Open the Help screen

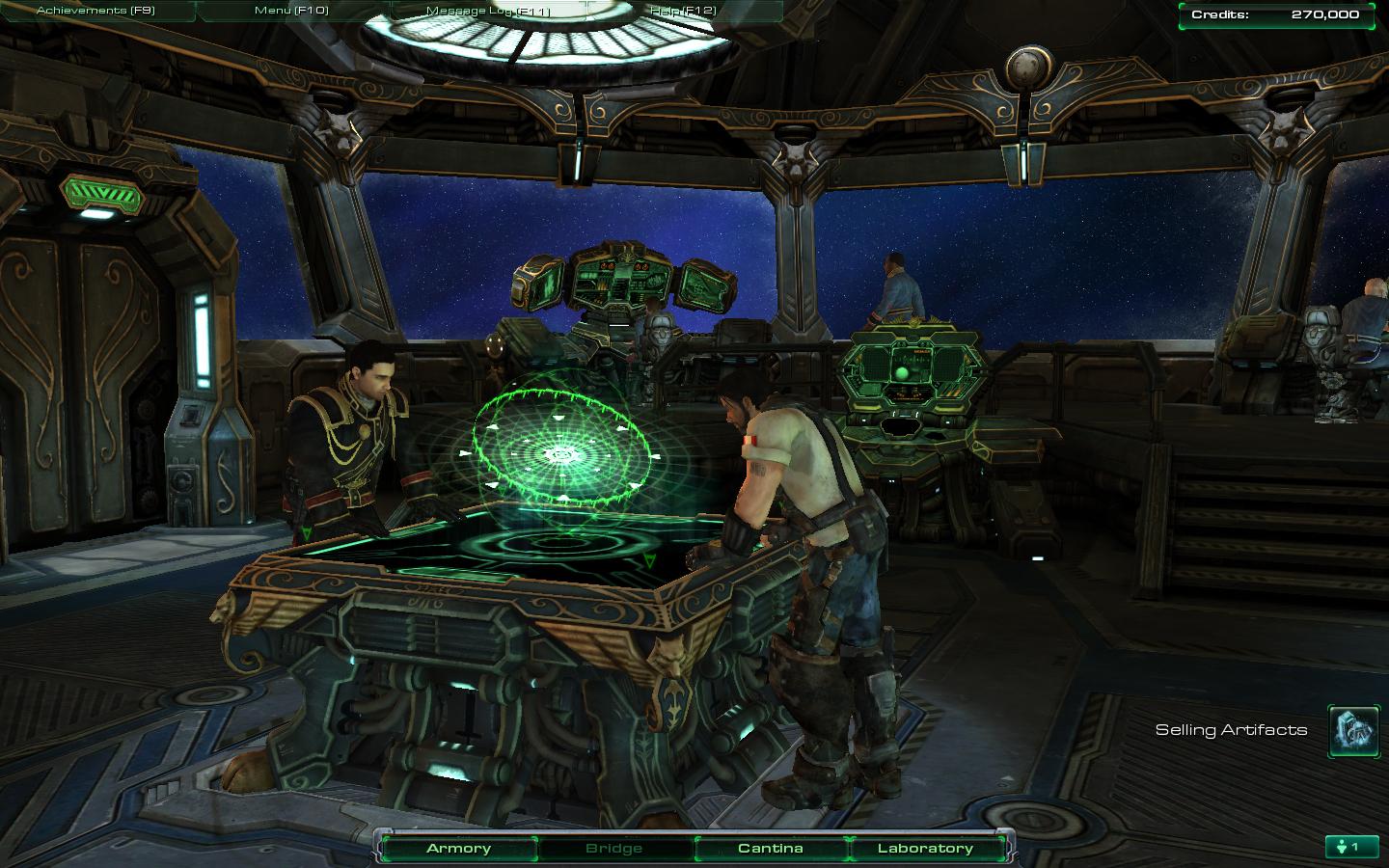[683, 11]
